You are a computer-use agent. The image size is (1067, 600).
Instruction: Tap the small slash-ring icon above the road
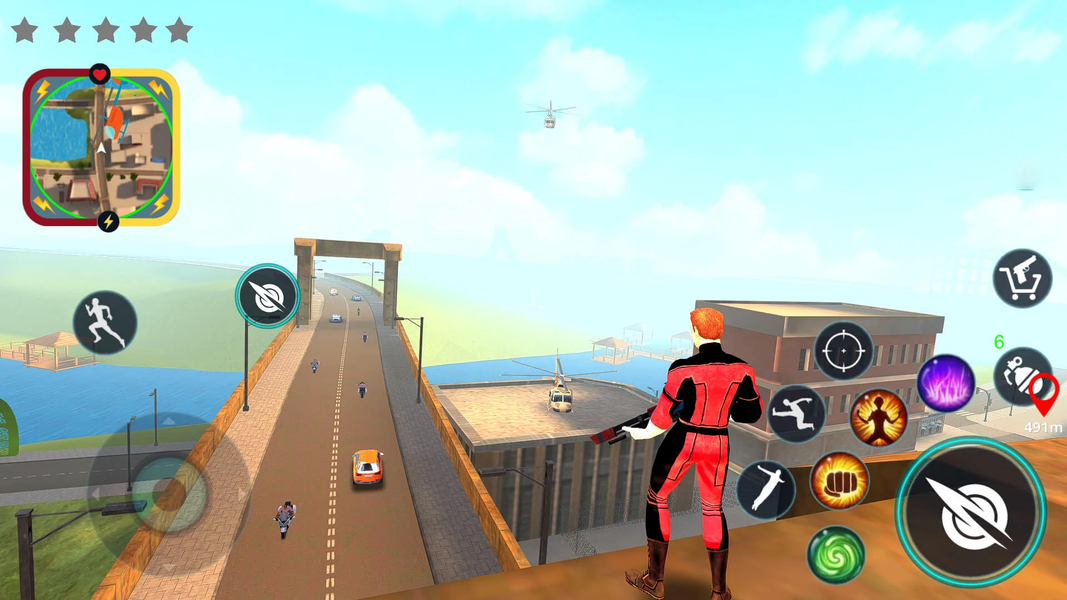pyautogui.click(x=268, y=296)
